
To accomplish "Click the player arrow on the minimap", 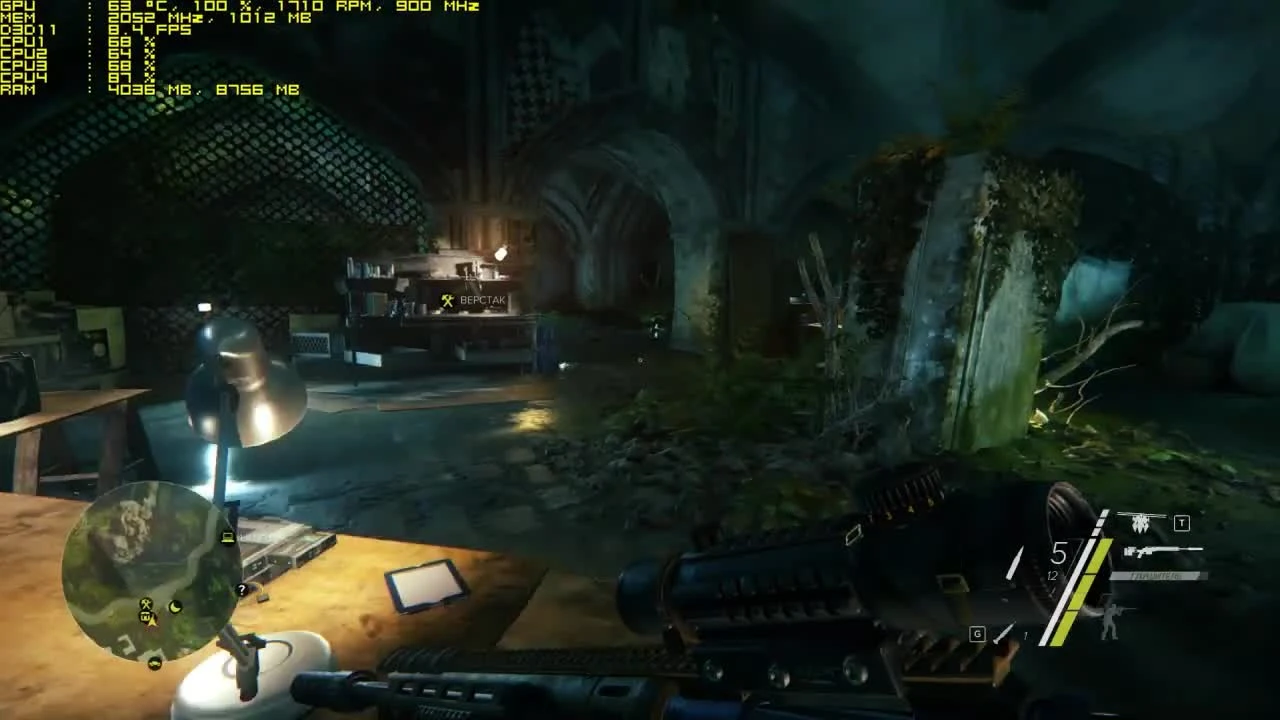I will pyautogui.click(x=152, y=621).
